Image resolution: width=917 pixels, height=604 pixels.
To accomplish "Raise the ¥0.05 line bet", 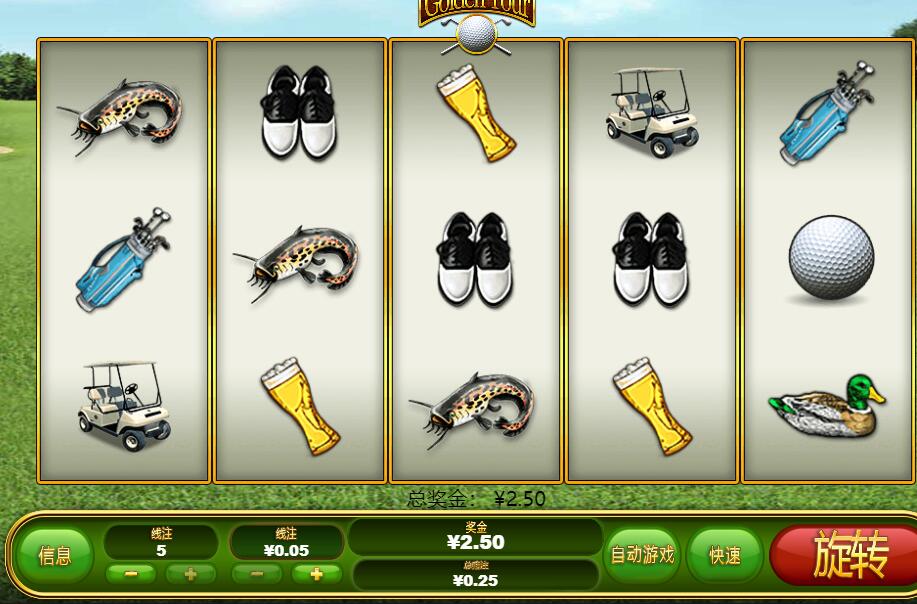I will 316,574.
